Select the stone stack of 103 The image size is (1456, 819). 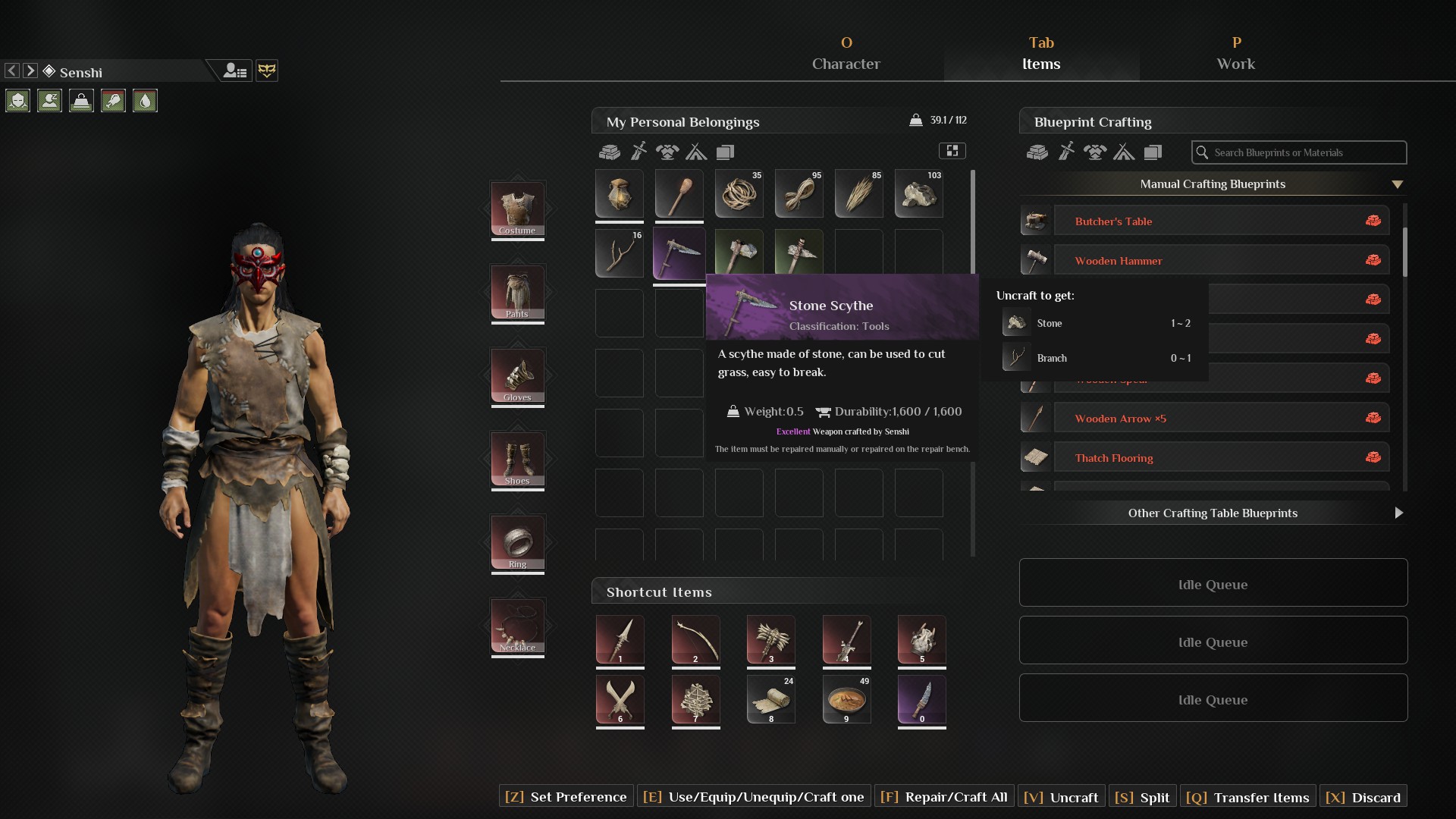(918, 193)
